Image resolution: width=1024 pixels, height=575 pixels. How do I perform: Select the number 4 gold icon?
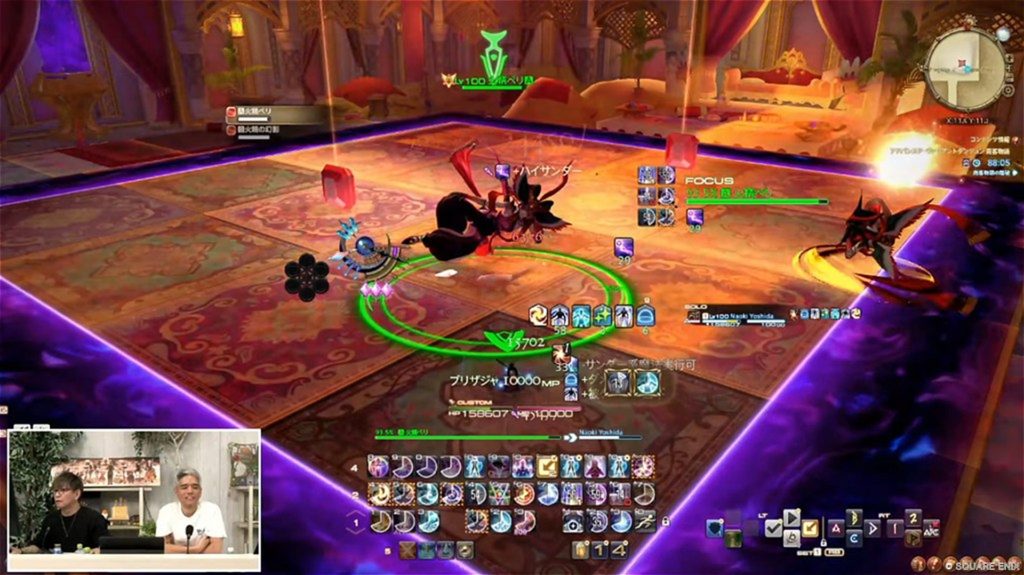[x=620, y=549]
